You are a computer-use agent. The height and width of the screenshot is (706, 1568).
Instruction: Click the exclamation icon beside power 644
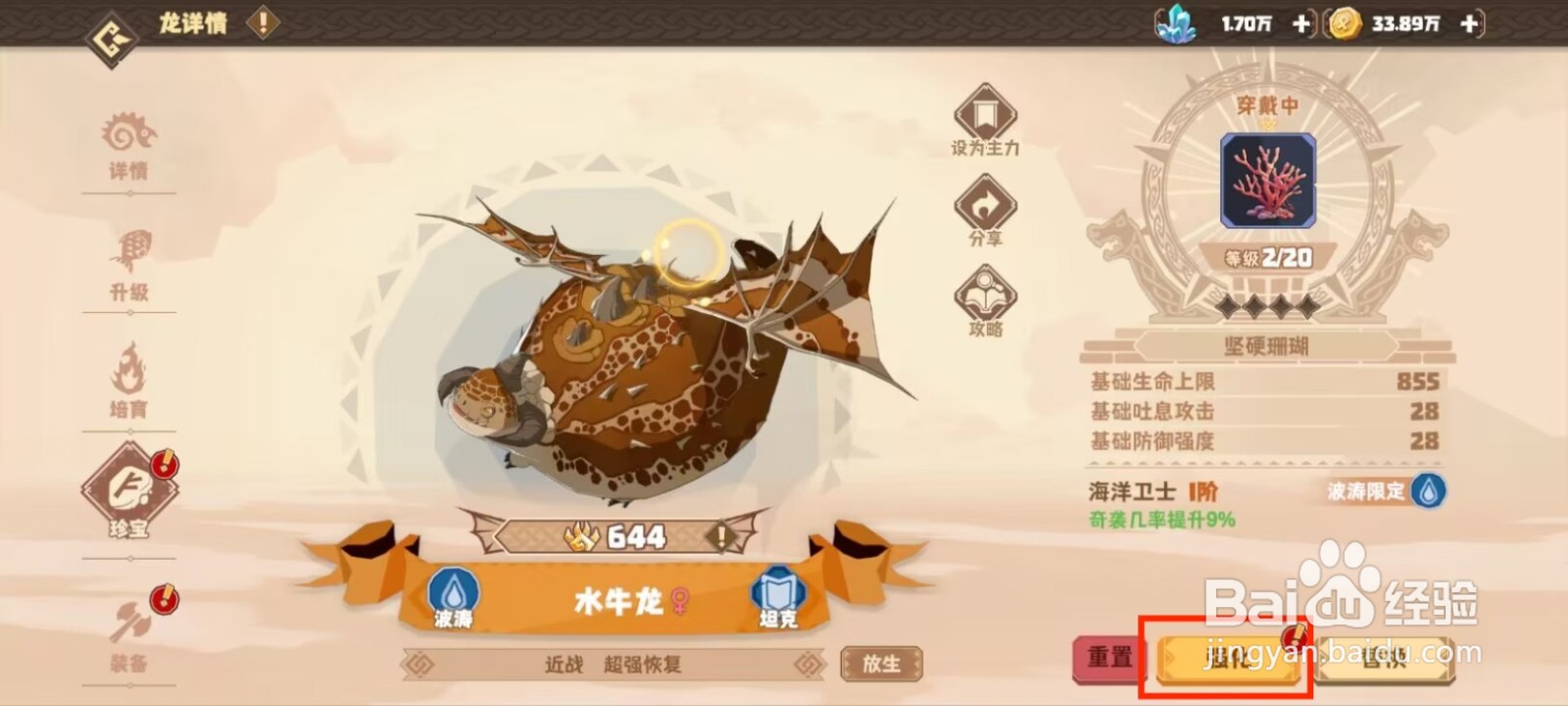coord(721,536)
